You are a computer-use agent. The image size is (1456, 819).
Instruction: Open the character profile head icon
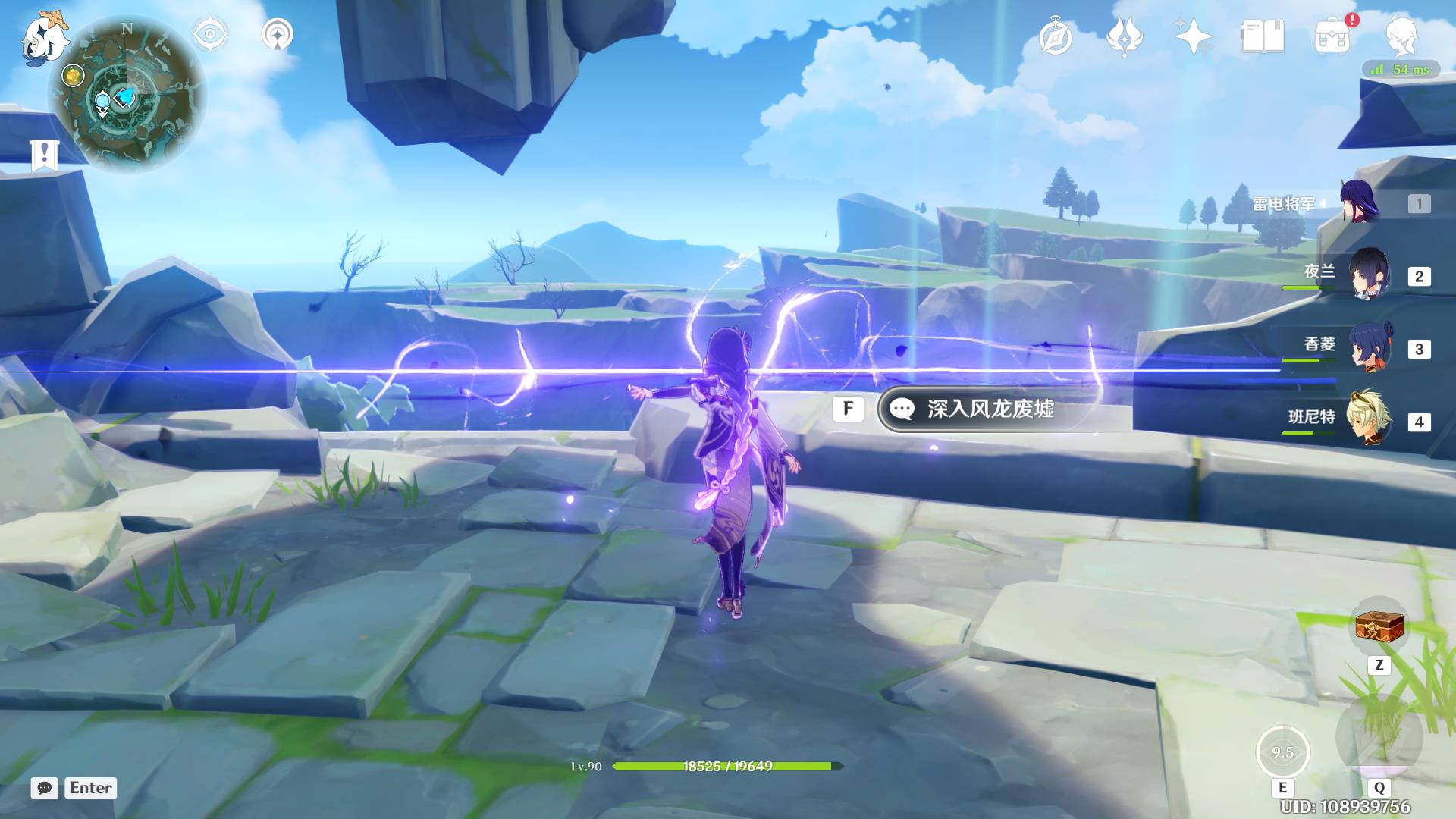pos(1401,36)
